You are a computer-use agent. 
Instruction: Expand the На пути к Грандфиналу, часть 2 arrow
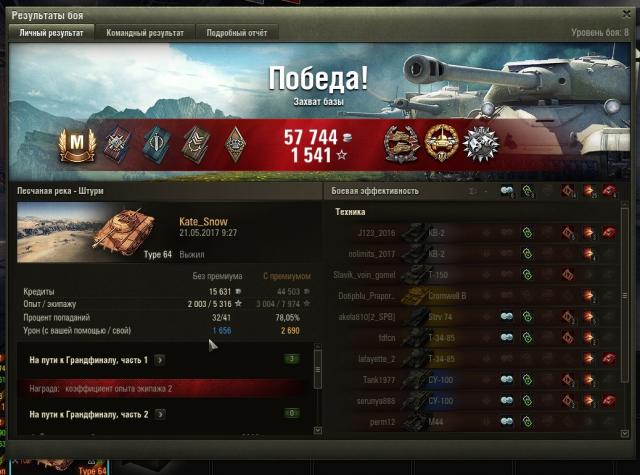(160, 414)
